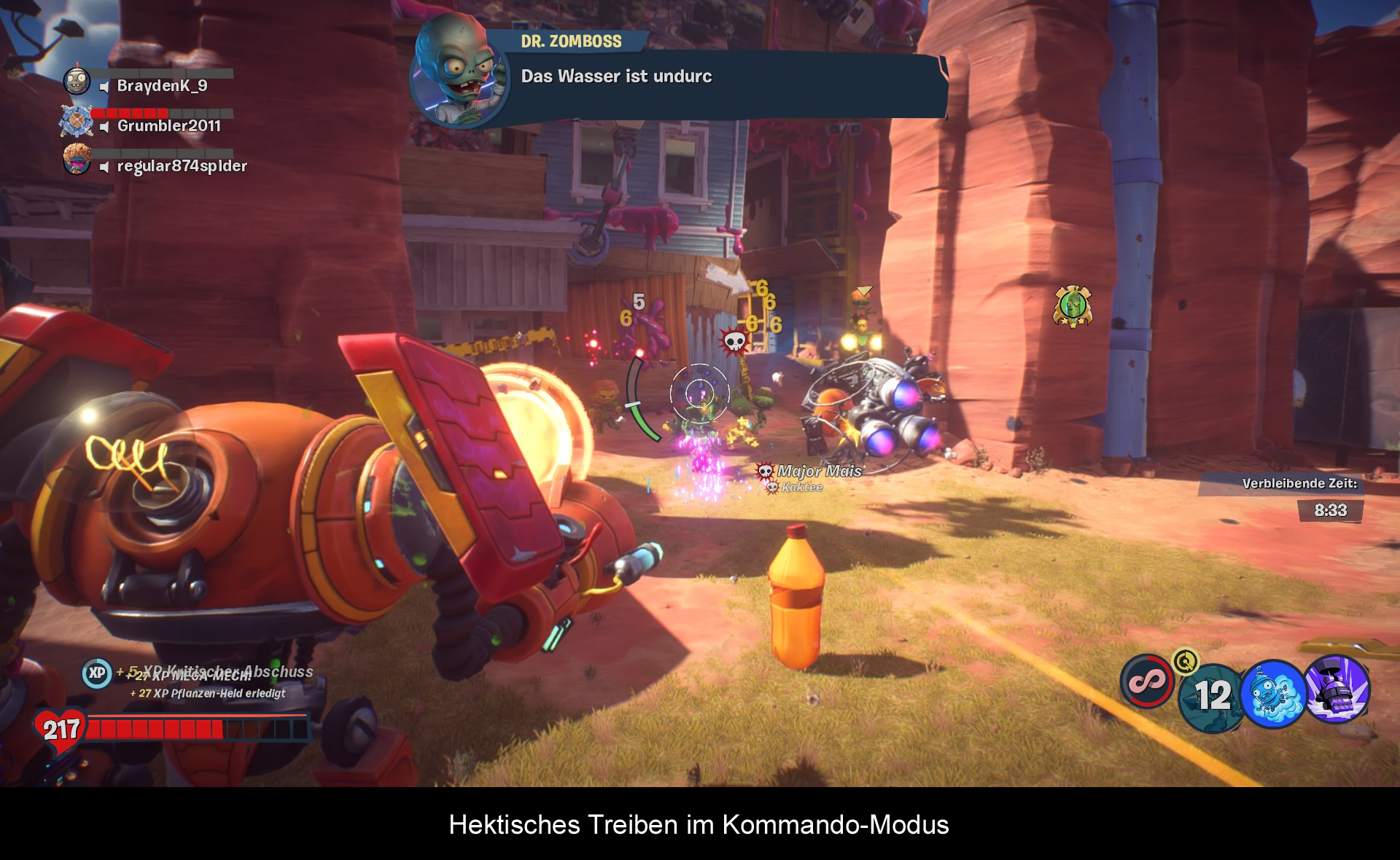Image resolution: width=1400 pixels, height=860 pixels.
Task: Select teammate BraydenK_9 in squad list
Action: (162, 86)
